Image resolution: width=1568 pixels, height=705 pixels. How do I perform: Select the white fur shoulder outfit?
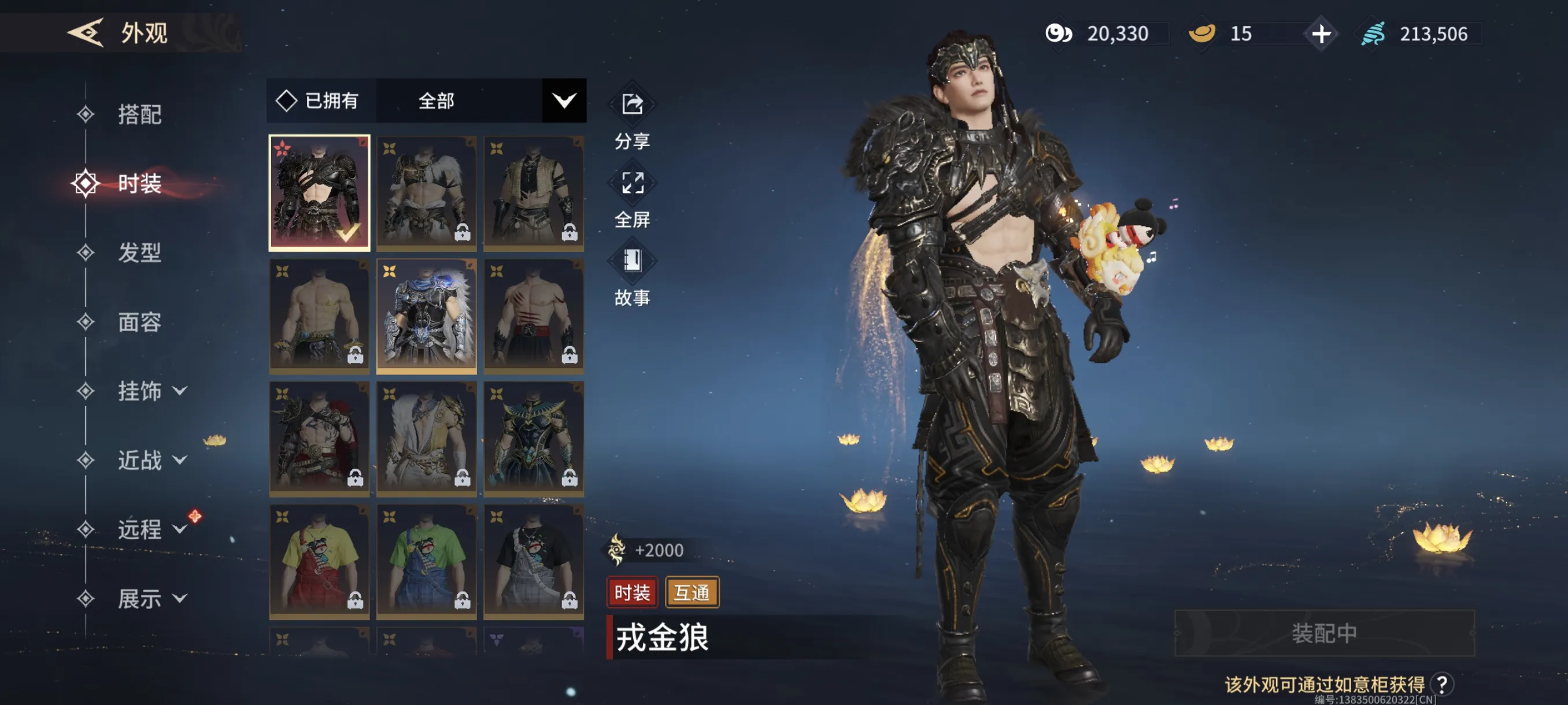coord(426,192)
